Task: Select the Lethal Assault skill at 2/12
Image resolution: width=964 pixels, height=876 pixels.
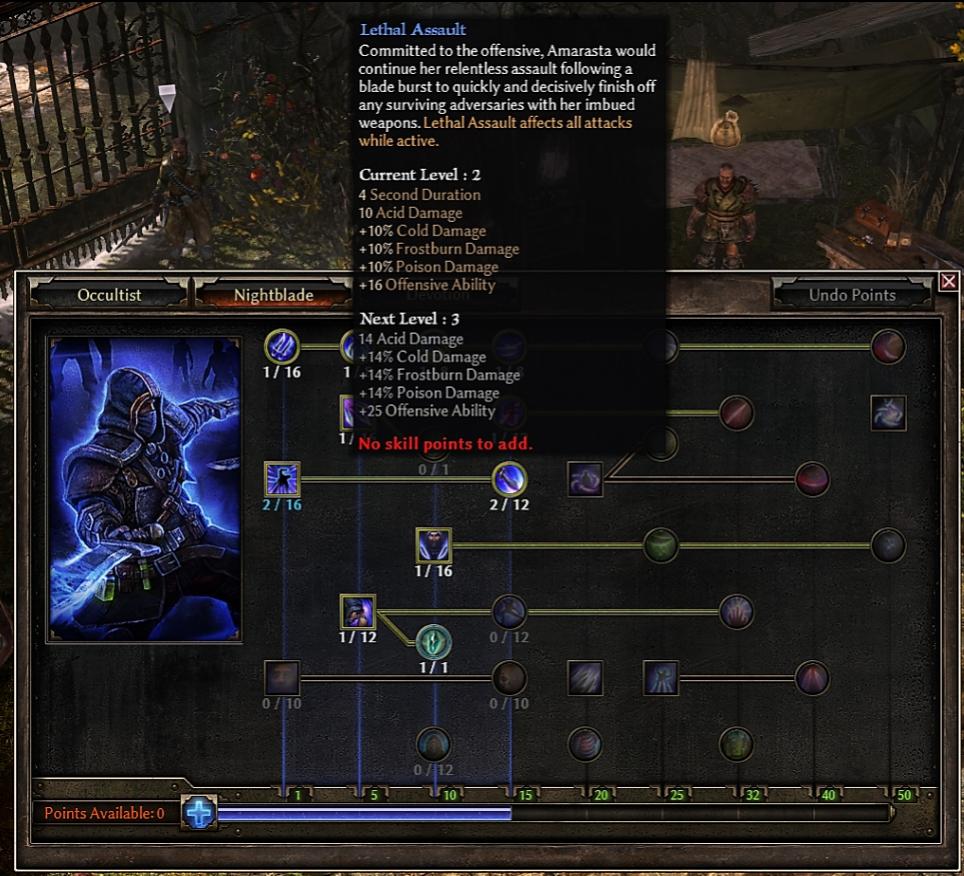Action: [x=510, y=479]
